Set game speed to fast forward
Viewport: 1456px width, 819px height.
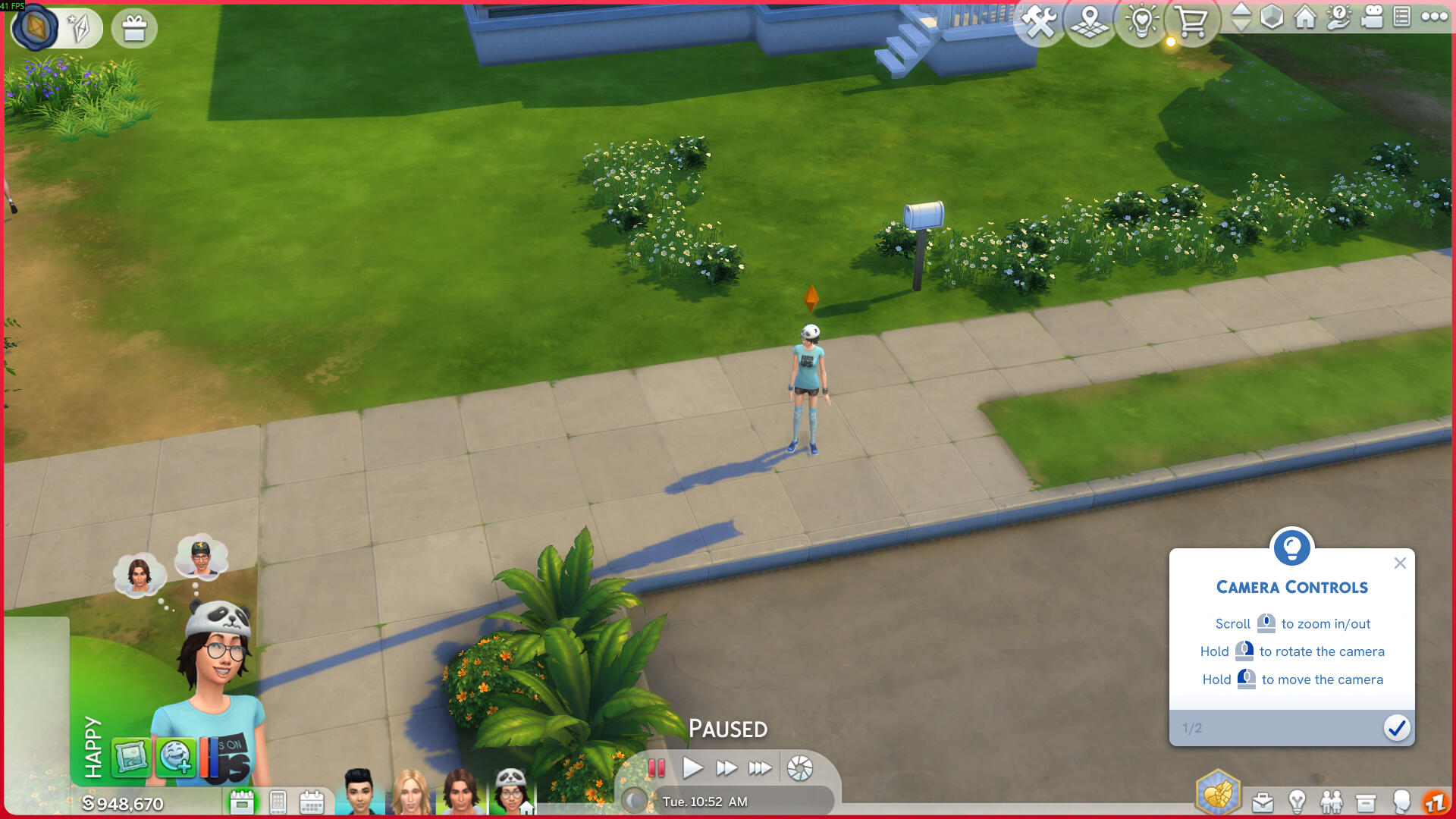point(726,768)
